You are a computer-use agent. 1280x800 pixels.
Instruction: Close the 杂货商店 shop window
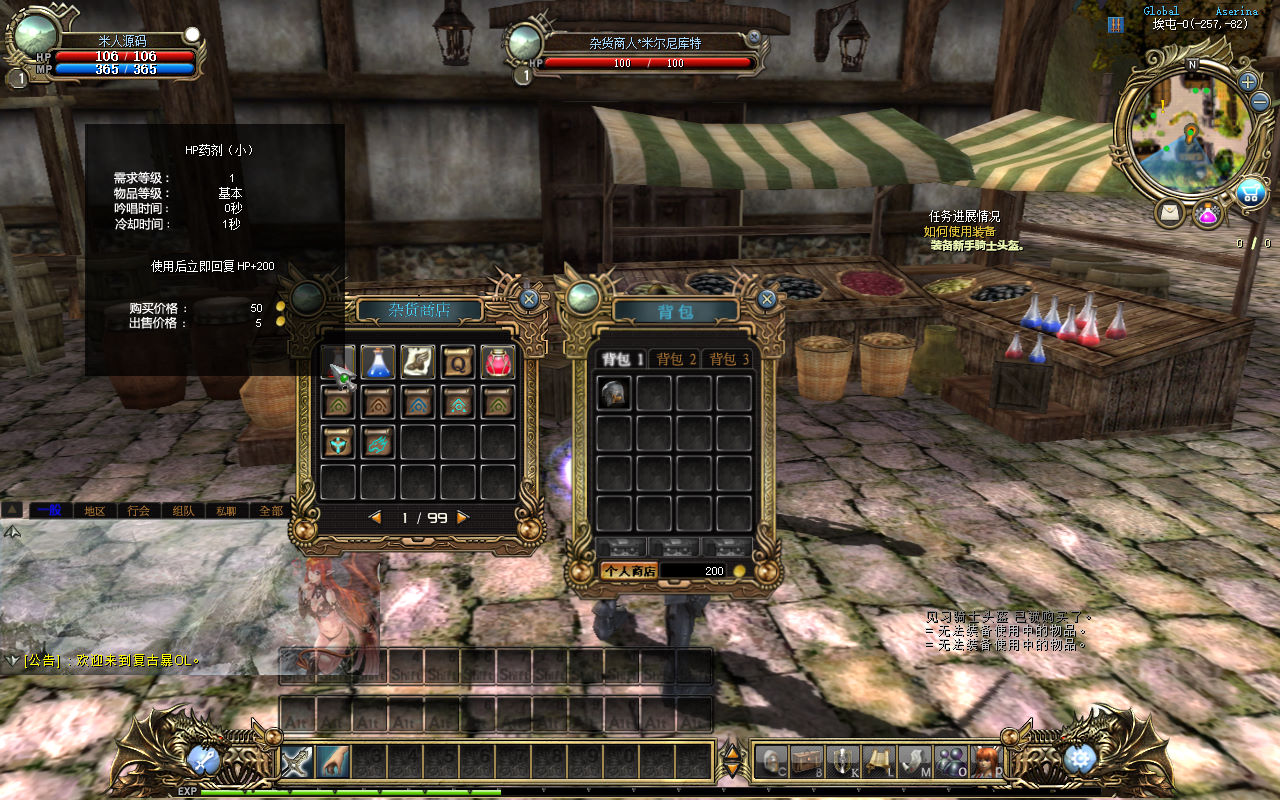pyautogui.click(x=529, y=298)
